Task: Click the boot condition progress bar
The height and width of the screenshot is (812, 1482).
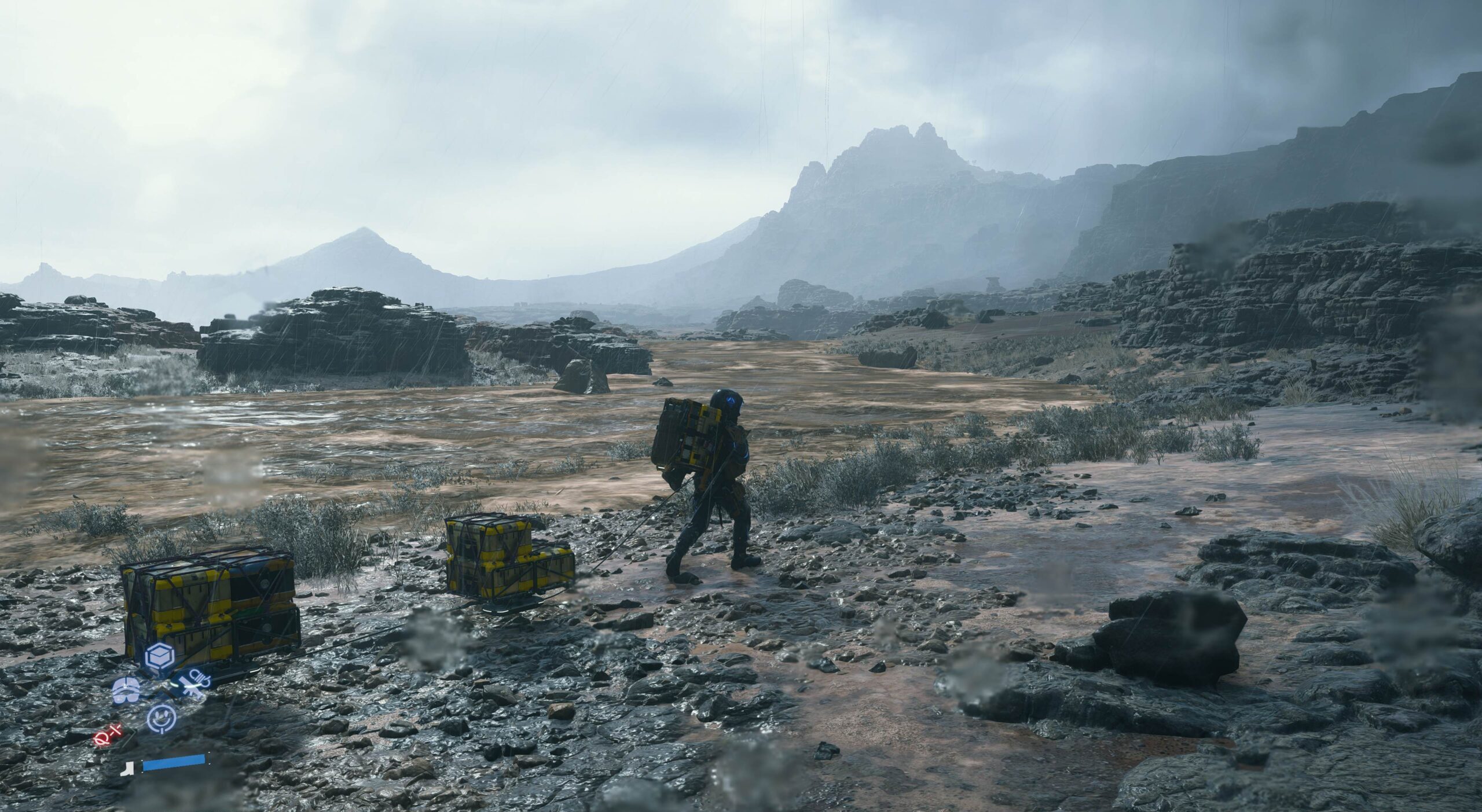Action: point(174,764)
